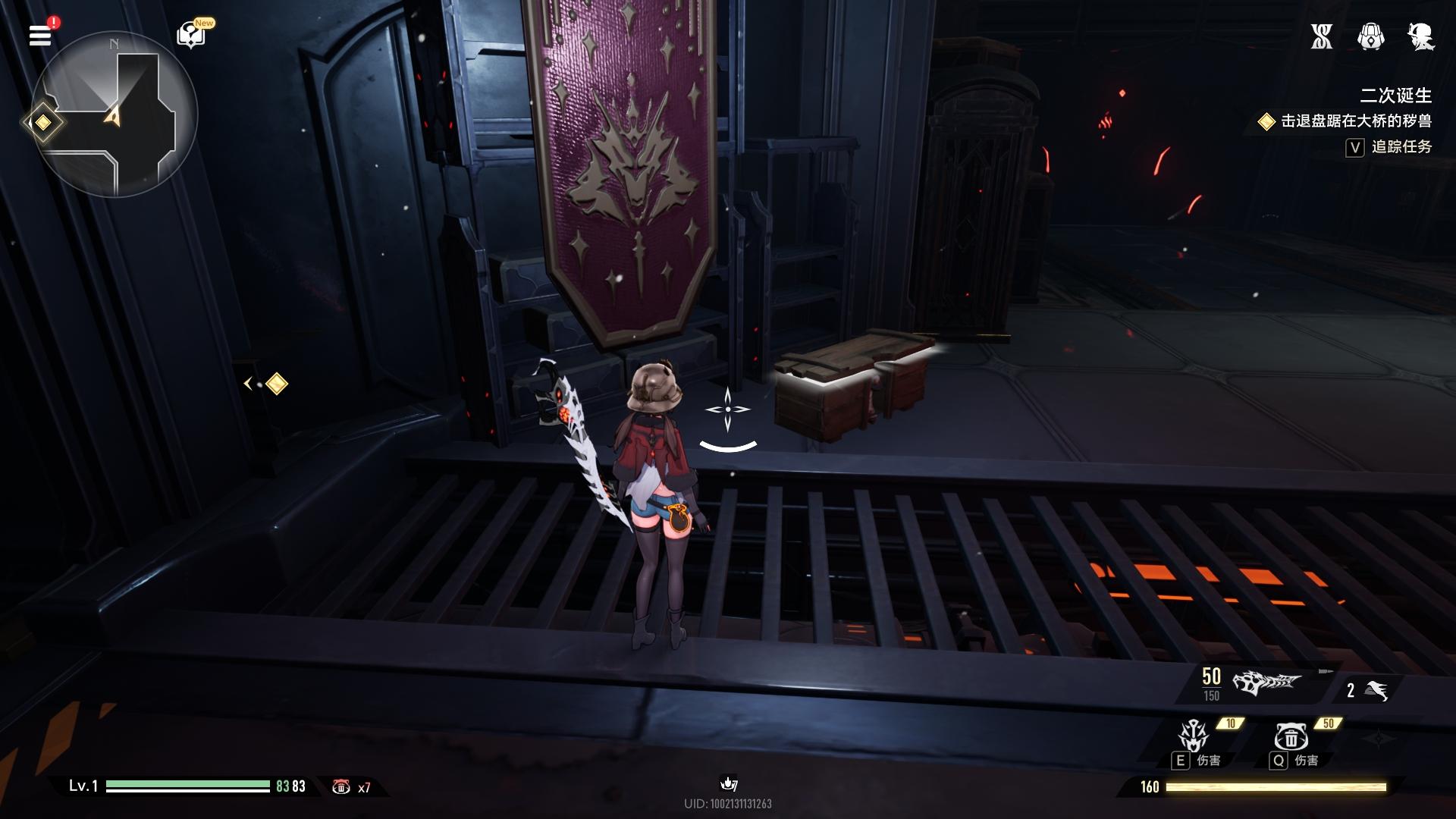
Task: Select the quest objective 击退盘踞在大桥的秽兽
Action: [1355, 121]
